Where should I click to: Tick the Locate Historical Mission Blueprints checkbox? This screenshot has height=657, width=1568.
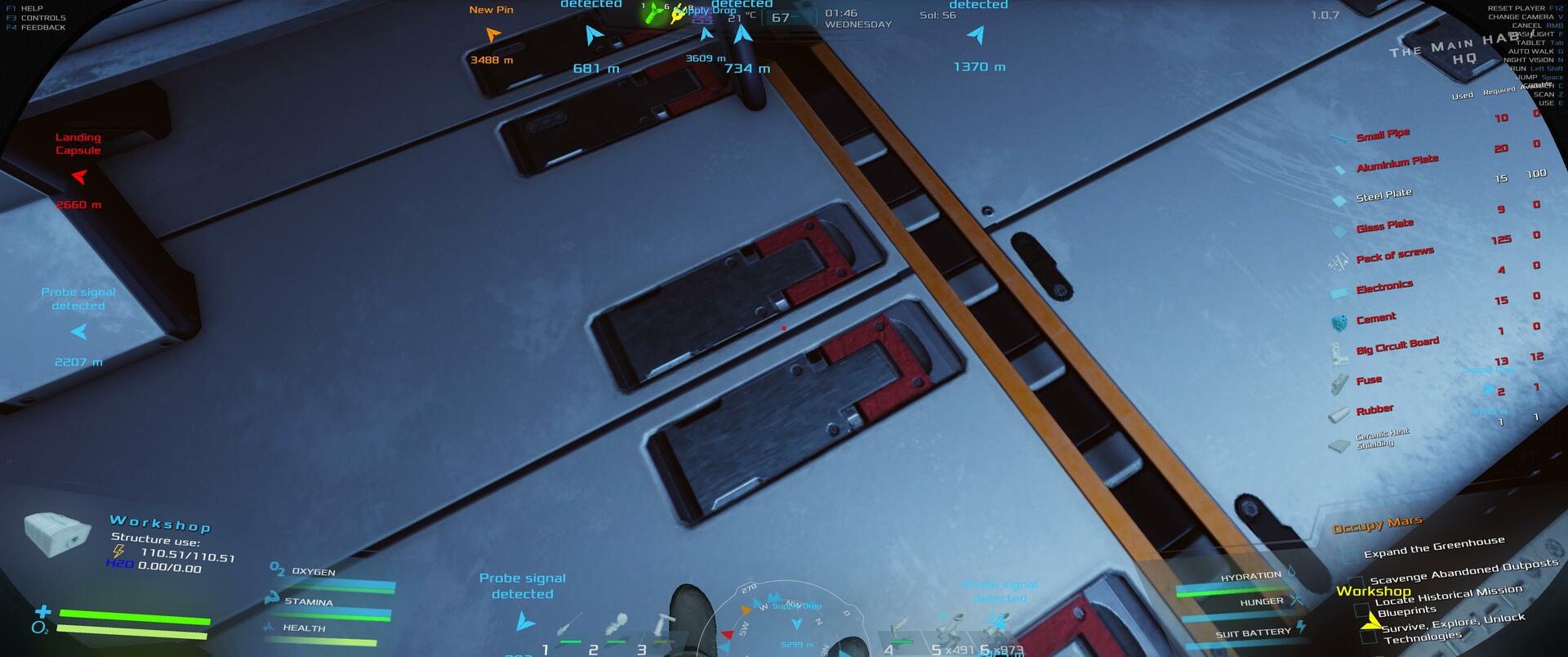1361,610
